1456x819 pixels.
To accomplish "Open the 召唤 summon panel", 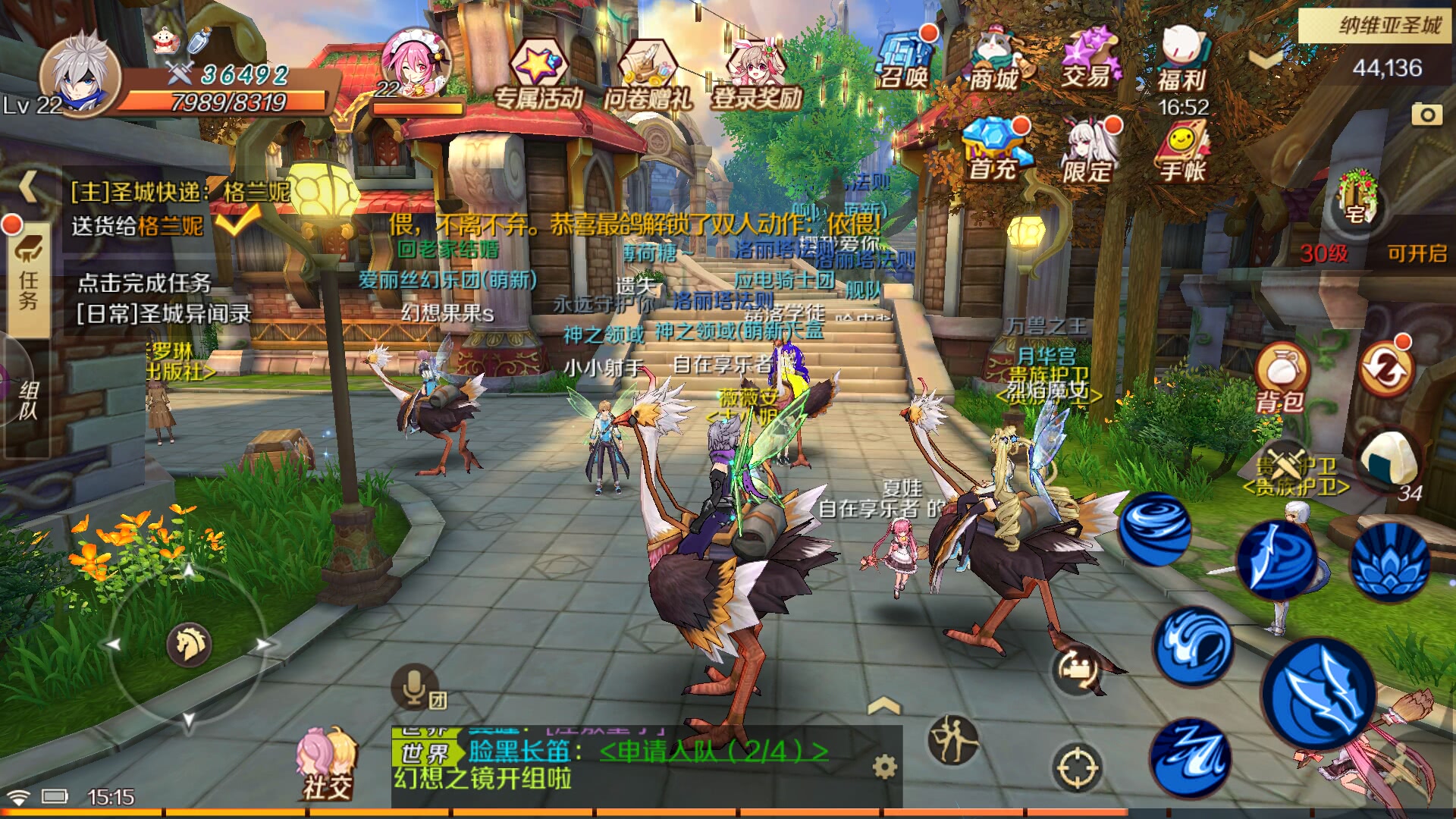I will point(906,64).
